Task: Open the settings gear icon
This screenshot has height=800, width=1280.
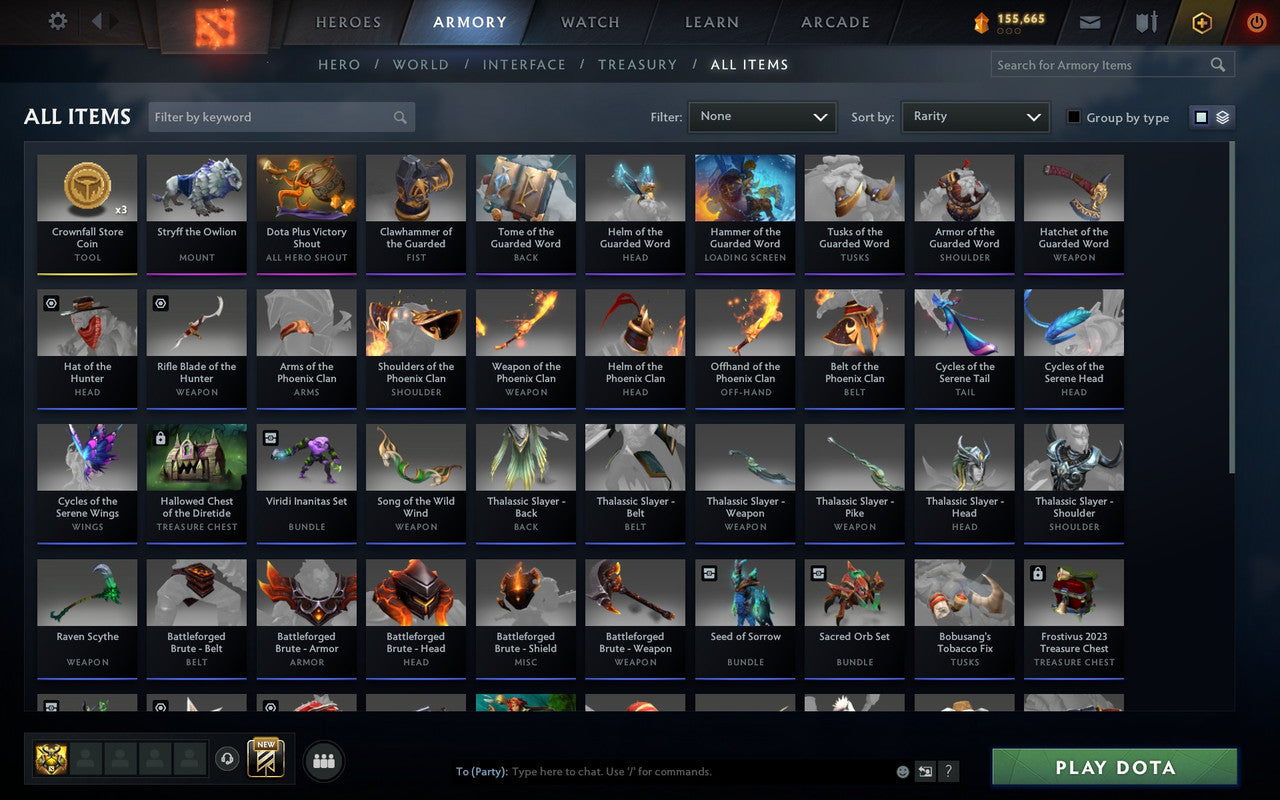Action: 57,21
